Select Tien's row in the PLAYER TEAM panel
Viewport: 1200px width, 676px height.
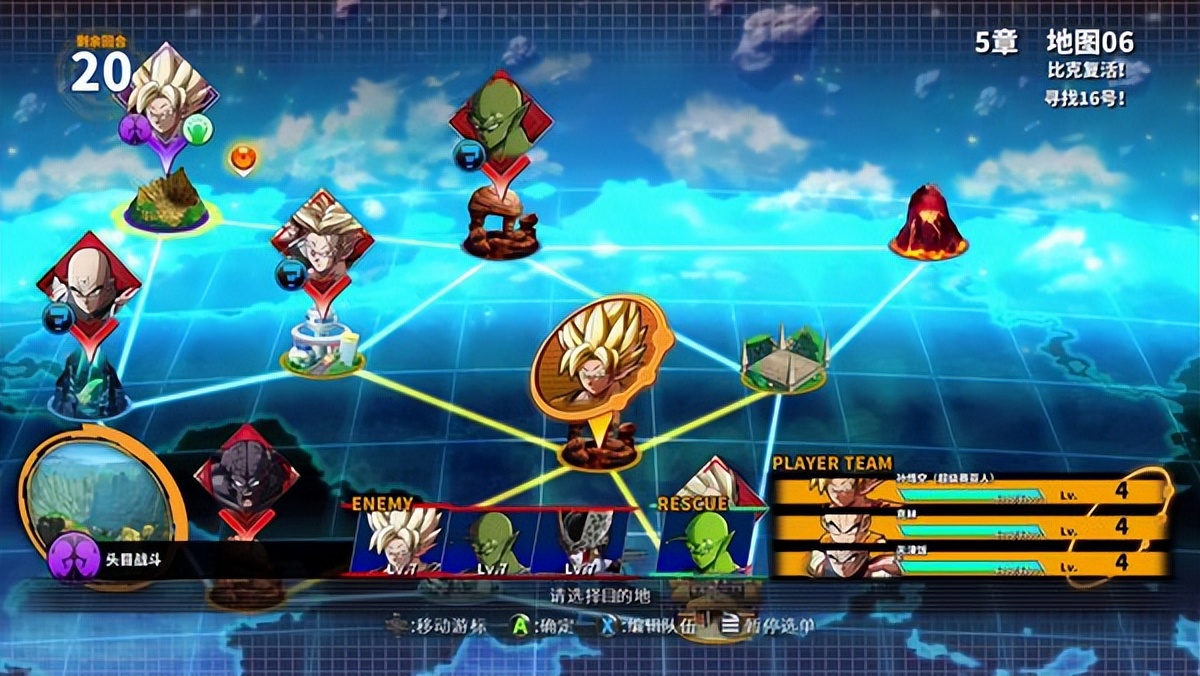[x=970, y=563]
